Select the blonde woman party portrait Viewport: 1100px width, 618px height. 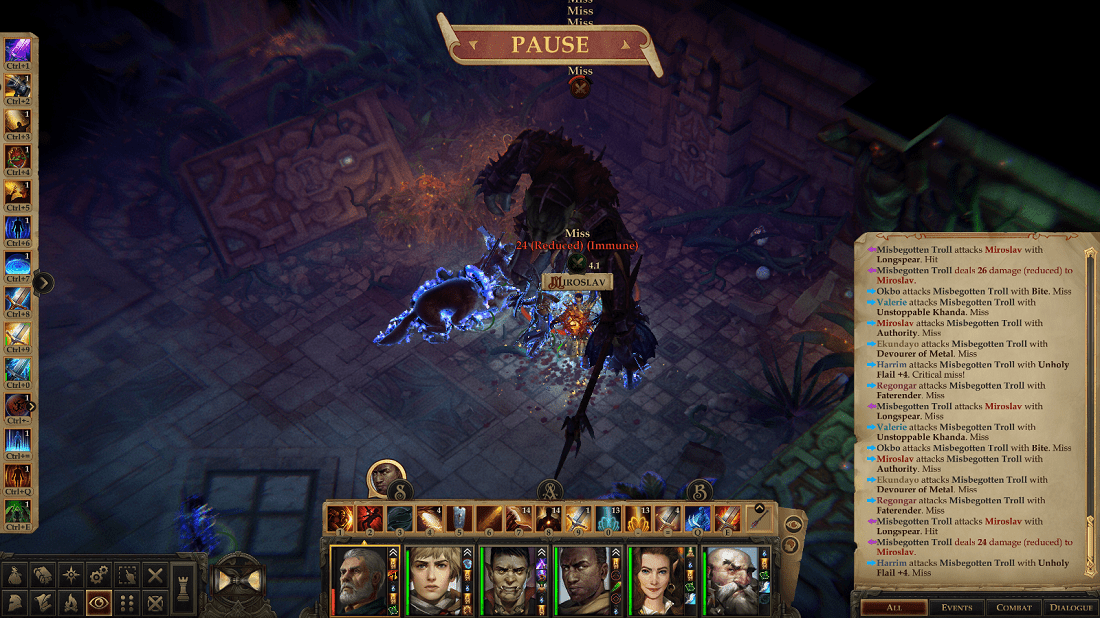[433, 580]
